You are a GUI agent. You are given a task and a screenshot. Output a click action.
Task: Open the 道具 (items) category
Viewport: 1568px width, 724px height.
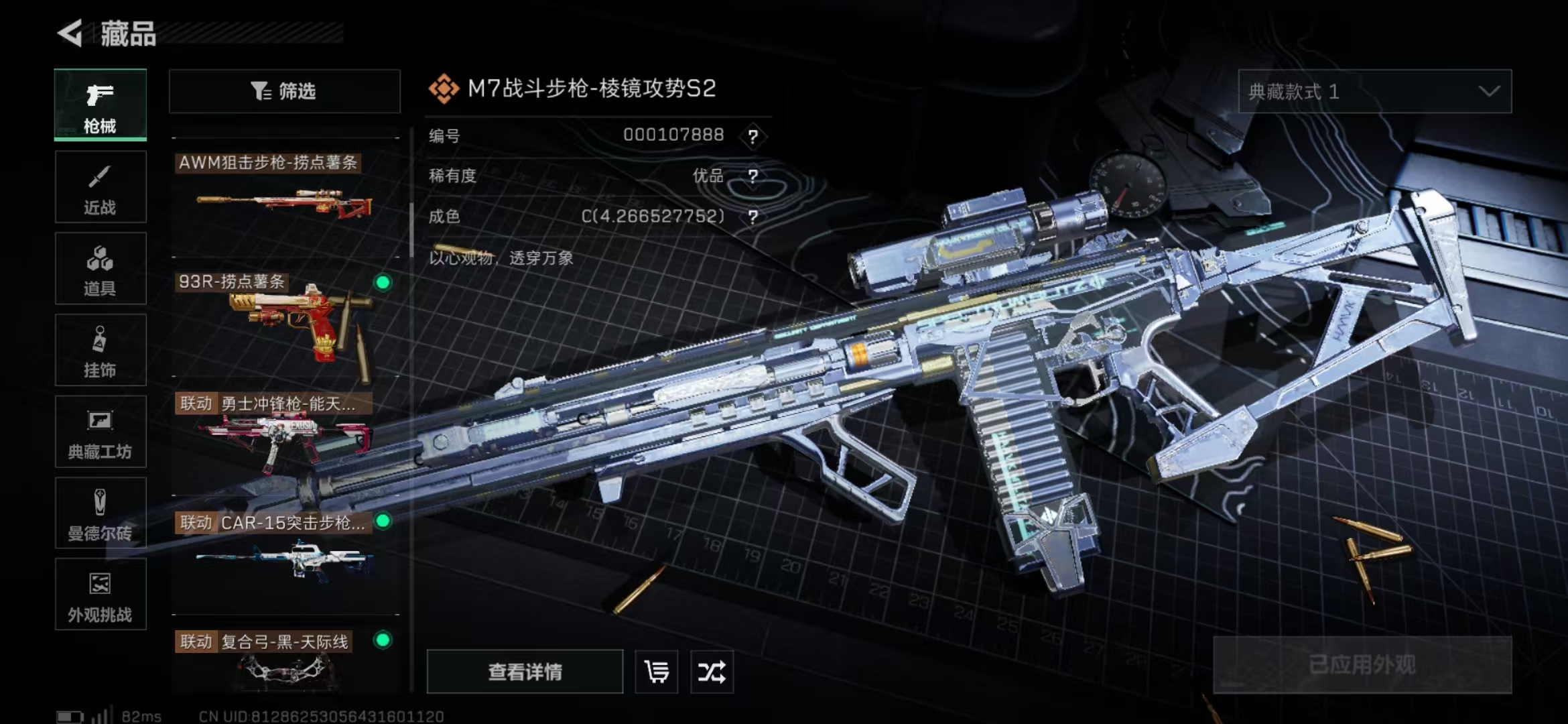(101, 268)
